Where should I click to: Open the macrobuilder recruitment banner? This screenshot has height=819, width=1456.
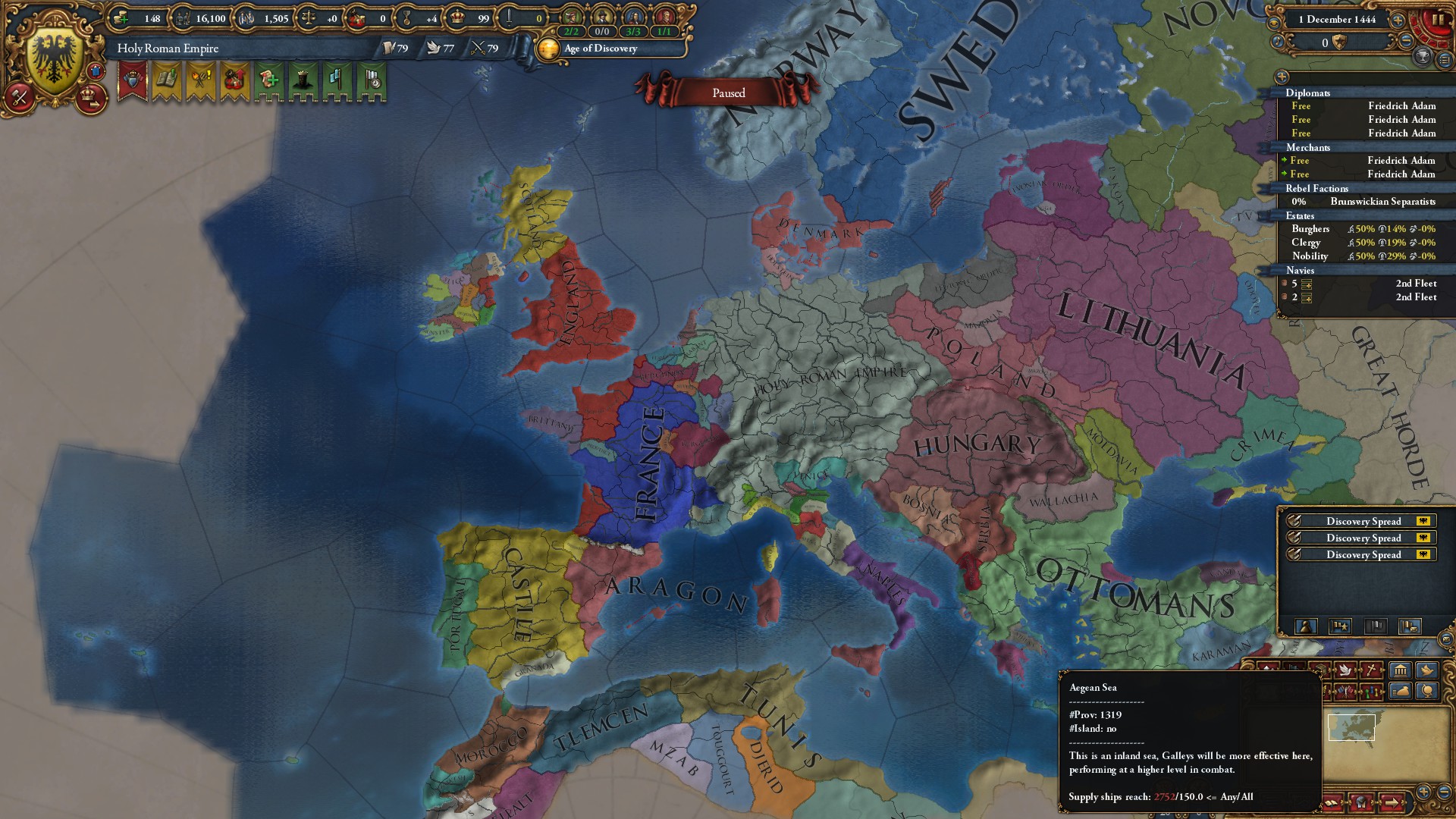coord(267,80)
